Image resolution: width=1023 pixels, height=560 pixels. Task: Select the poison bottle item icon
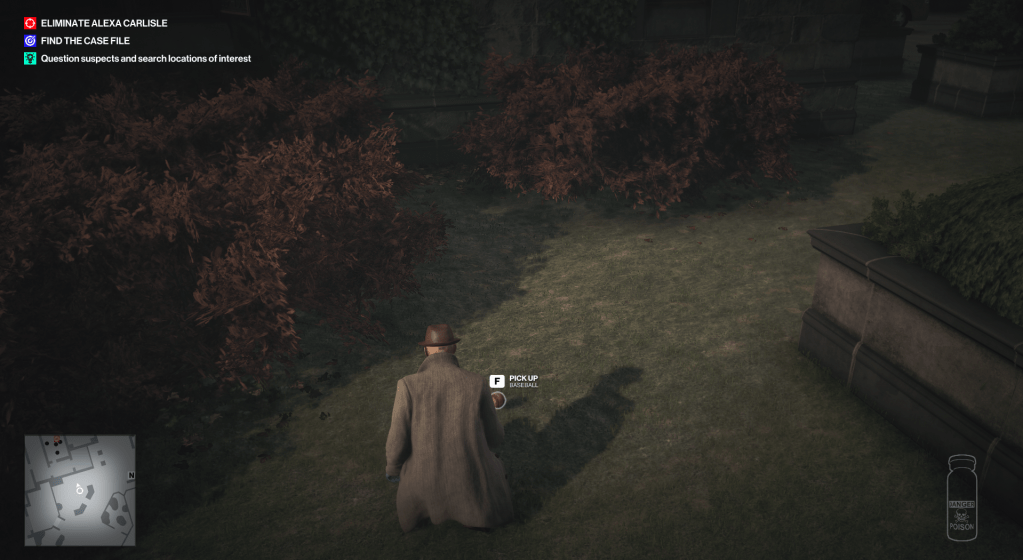coord(960,498)
